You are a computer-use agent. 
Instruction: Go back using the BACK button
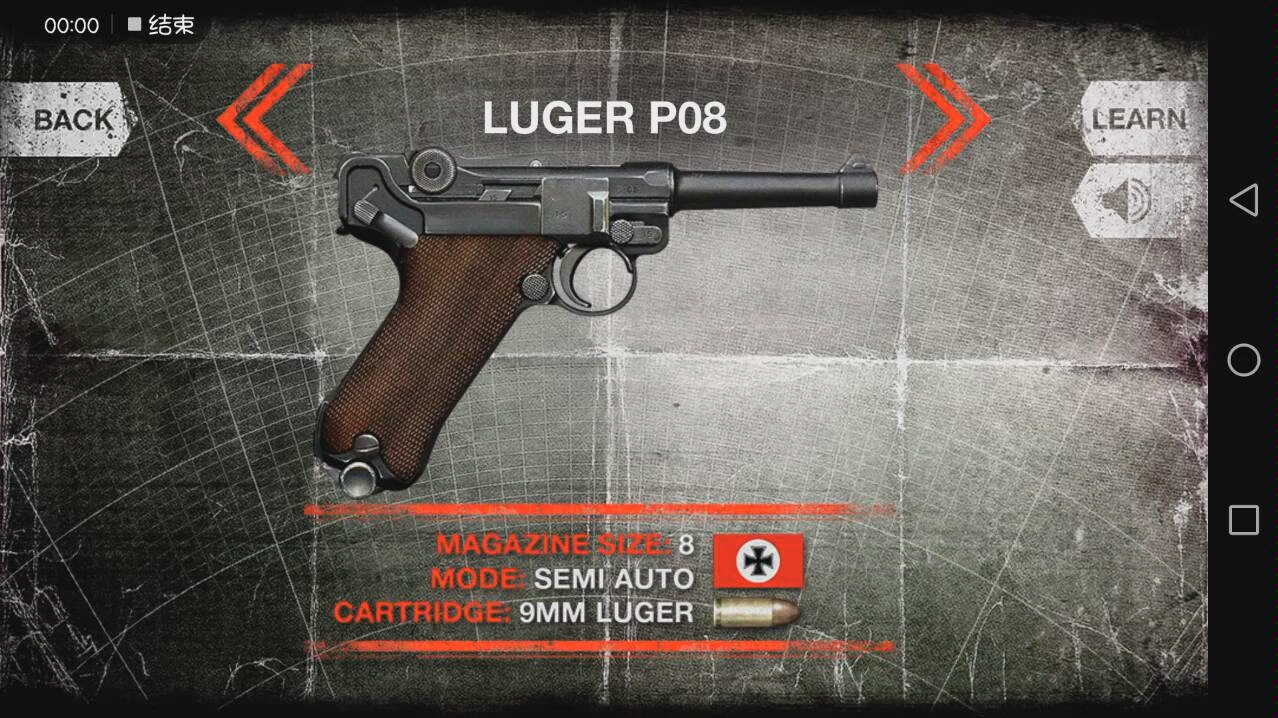click(x=68, y=120)
